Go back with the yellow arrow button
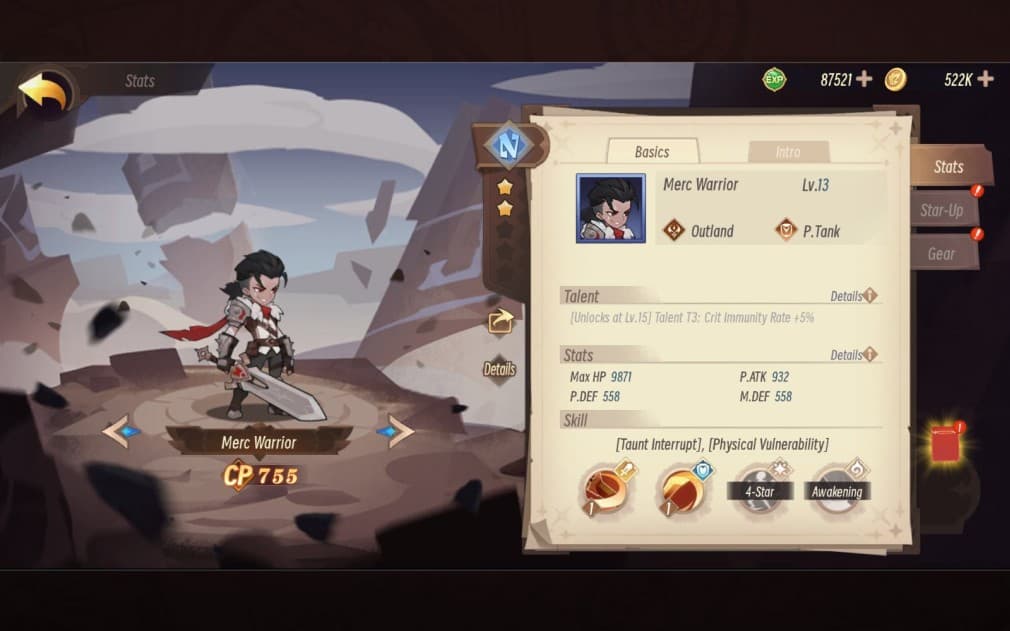The width and height of the screenshot is (1010, 631). coord(44,93)
